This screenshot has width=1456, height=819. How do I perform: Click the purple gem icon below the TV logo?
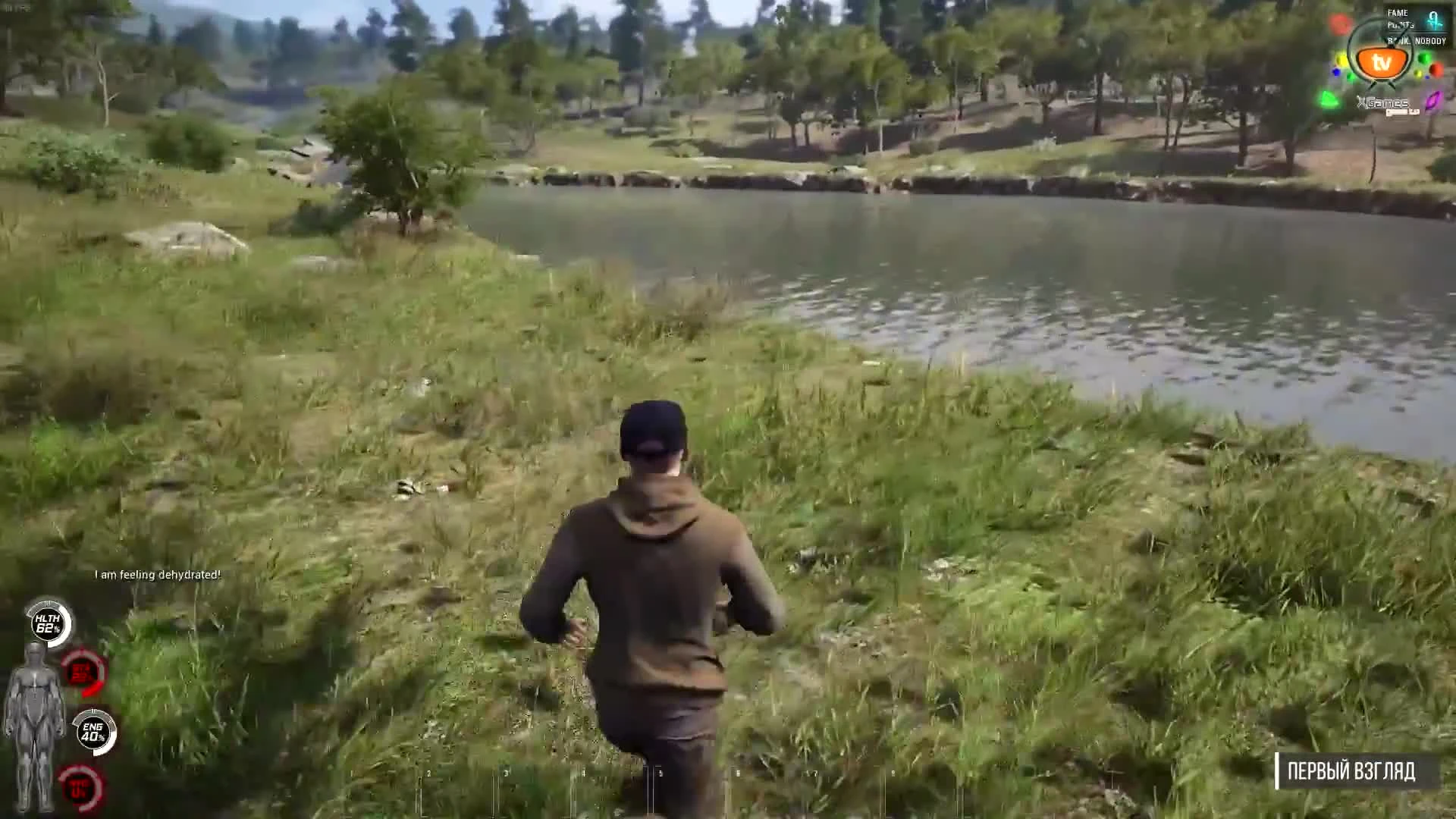1432,100
